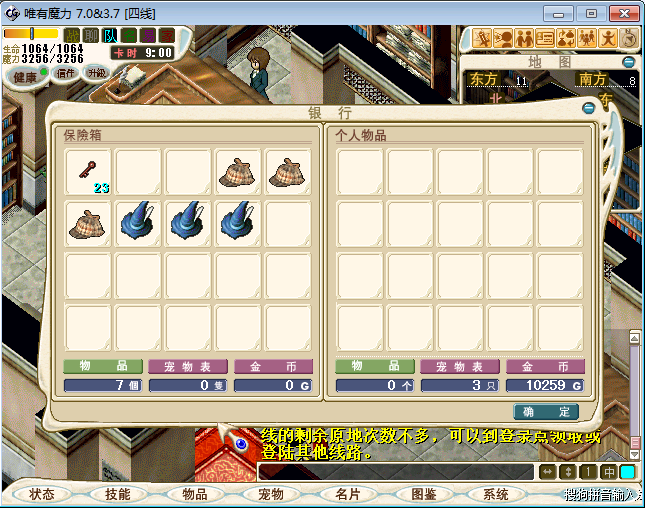Click the chat input field
645x508 pixels.
[x=395, y=471]
